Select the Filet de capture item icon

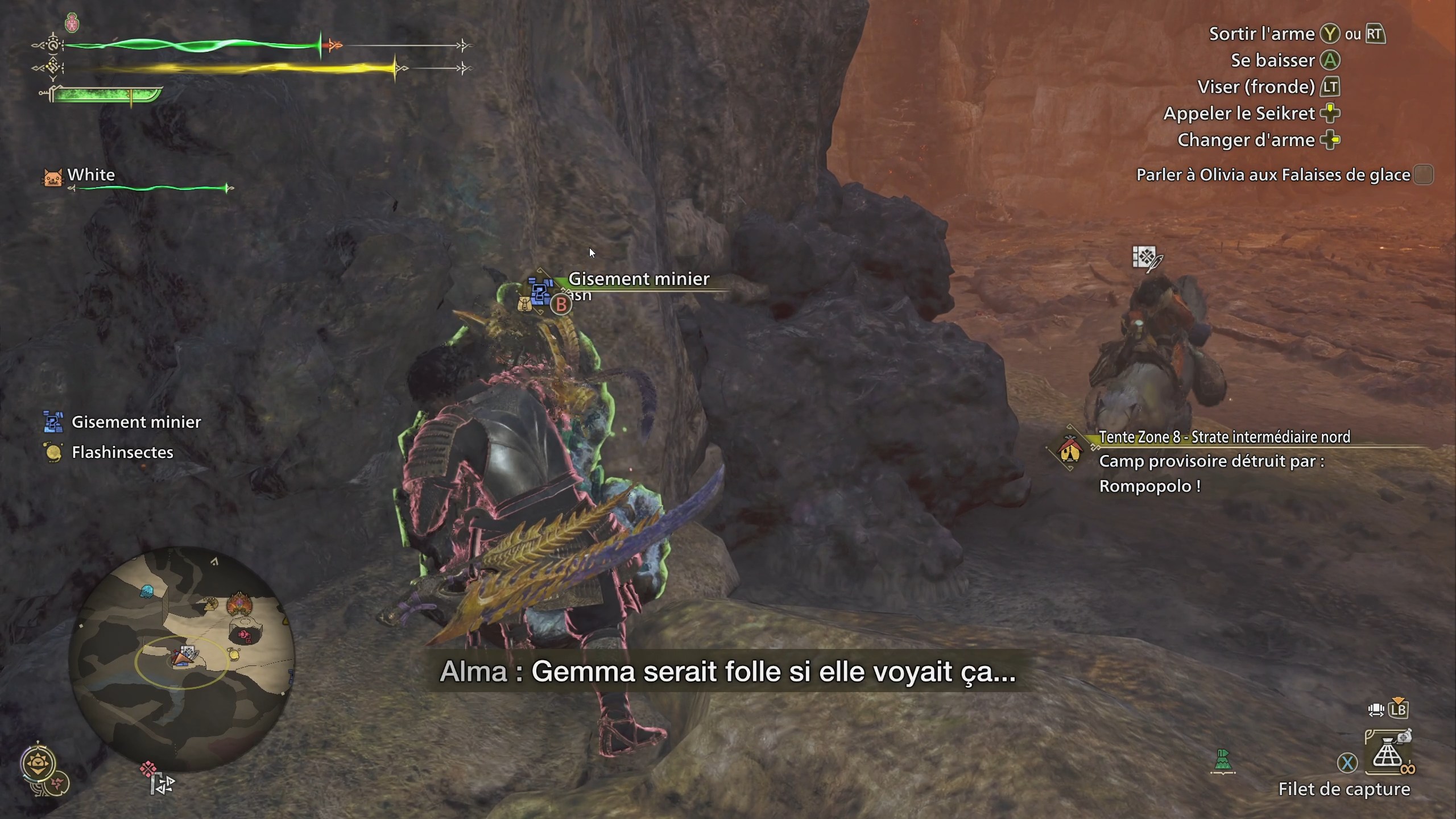[x=1388, y=752]
